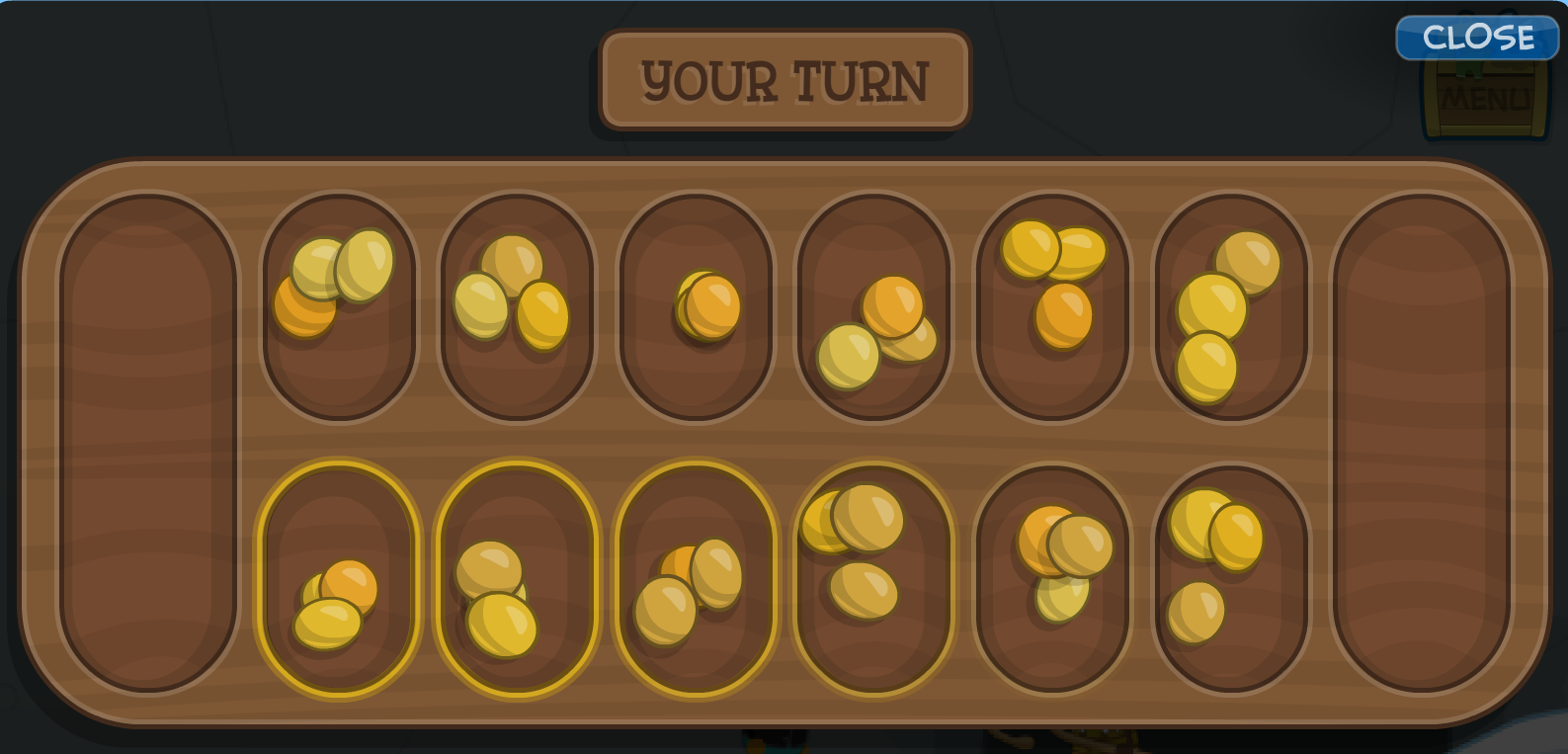This screenshot has height=754, width=1568.
Task: Click the rightmost bottom-row pit
Action: point(1230,578)
